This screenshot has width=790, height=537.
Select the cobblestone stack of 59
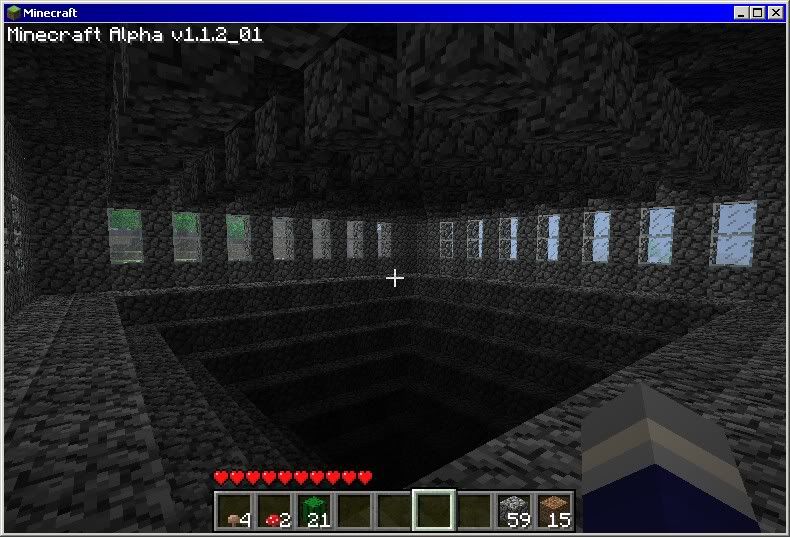(x=514, y=510)
